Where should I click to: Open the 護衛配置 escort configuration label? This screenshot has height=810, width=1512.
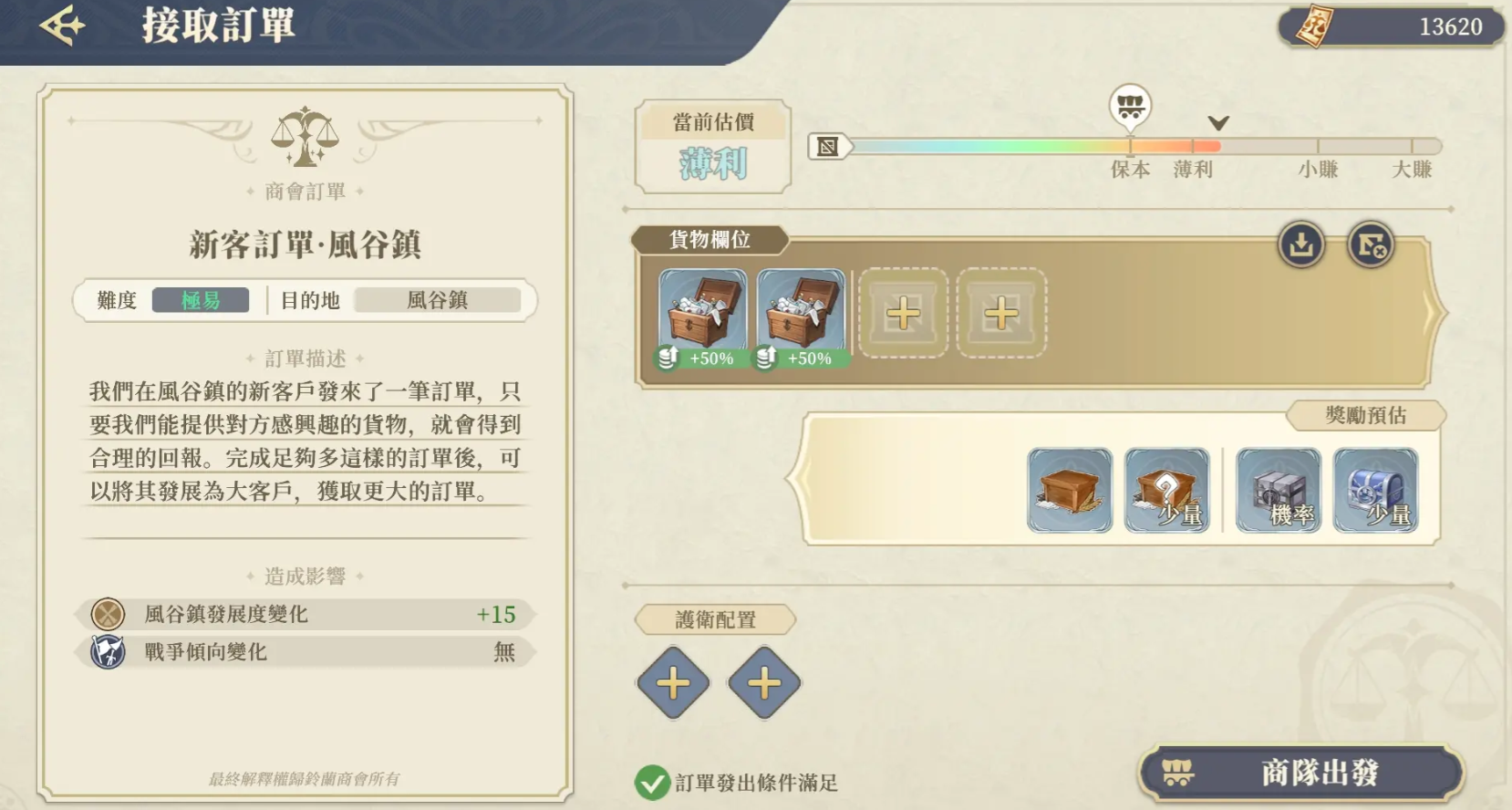tap(715, 620)
